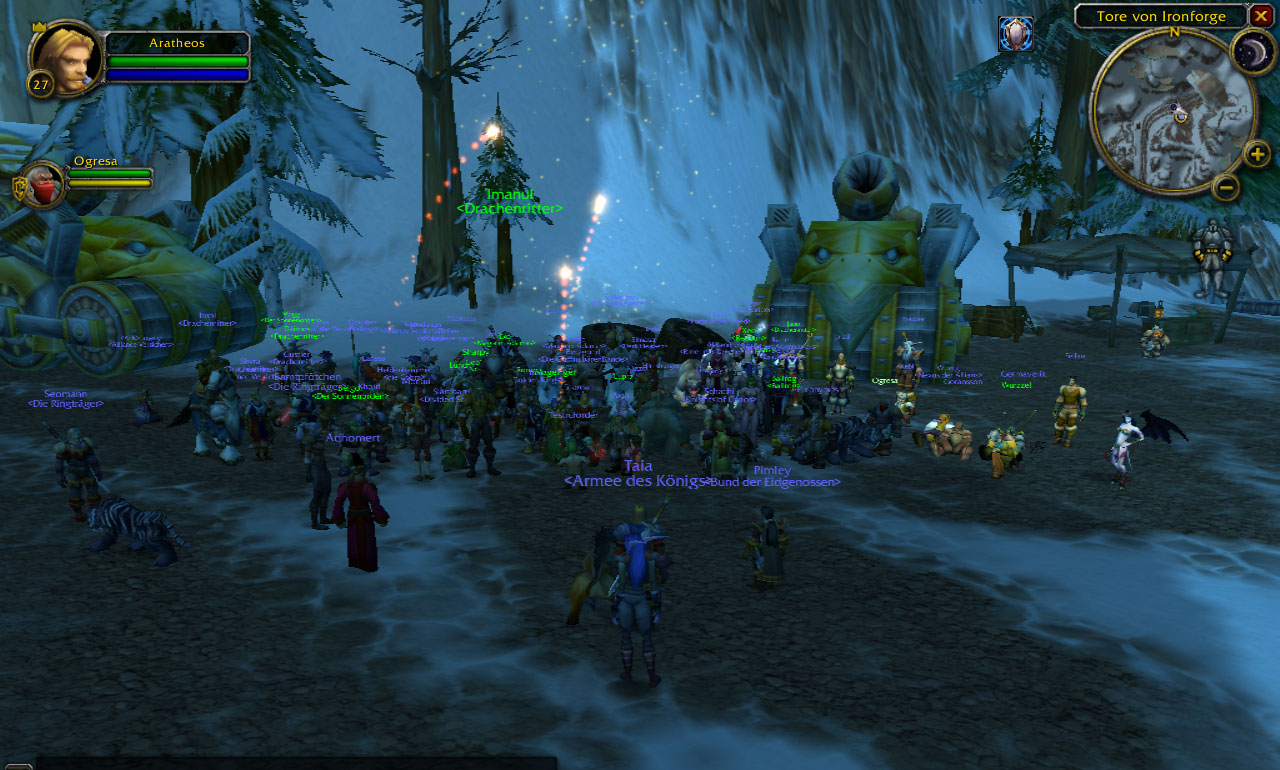Click the day-night moon indicator
This screenshot has width=1280, height=770.
tap(1251, 50)
